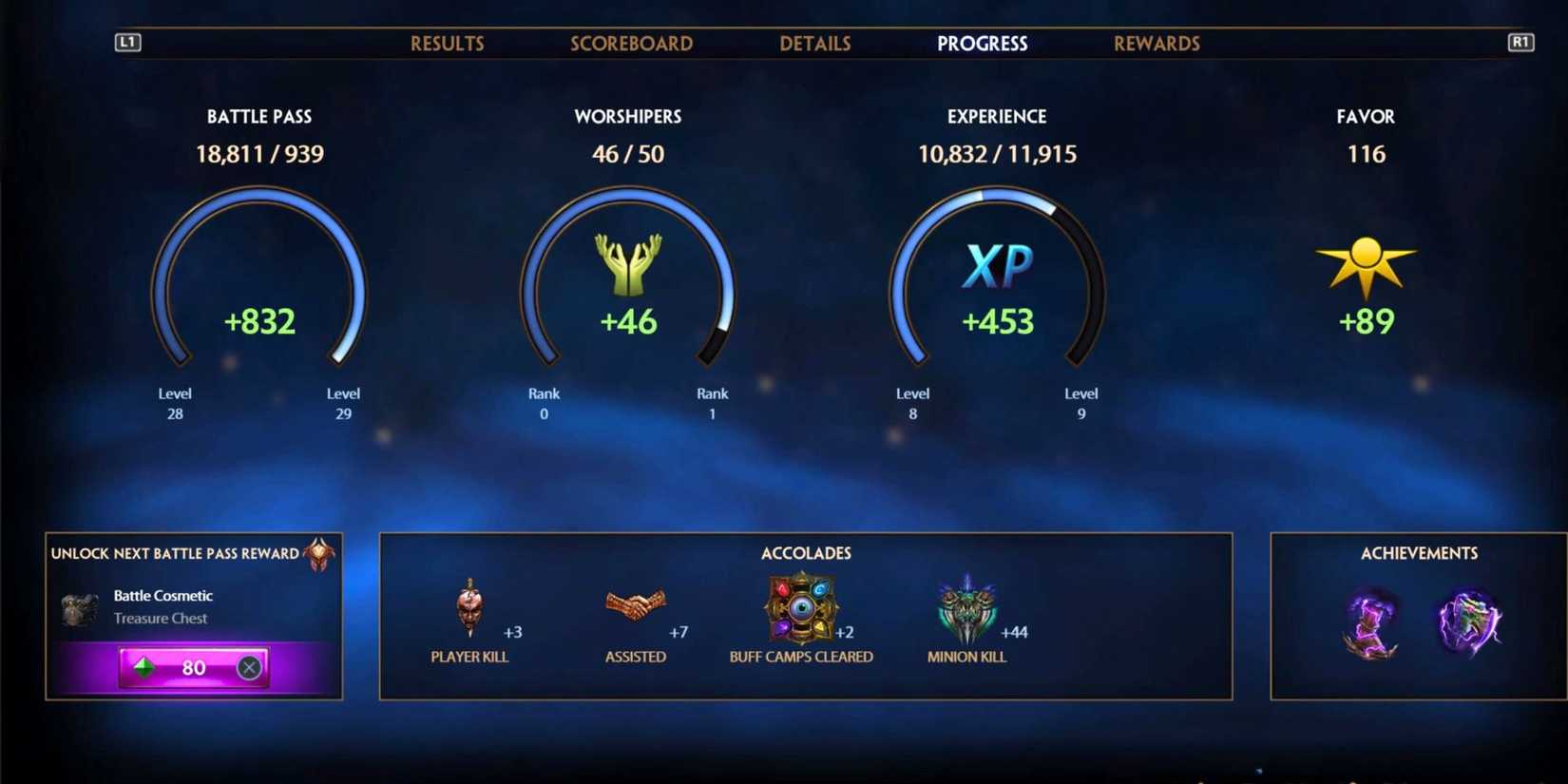Open the Scoreboard tab

point(631,43)
